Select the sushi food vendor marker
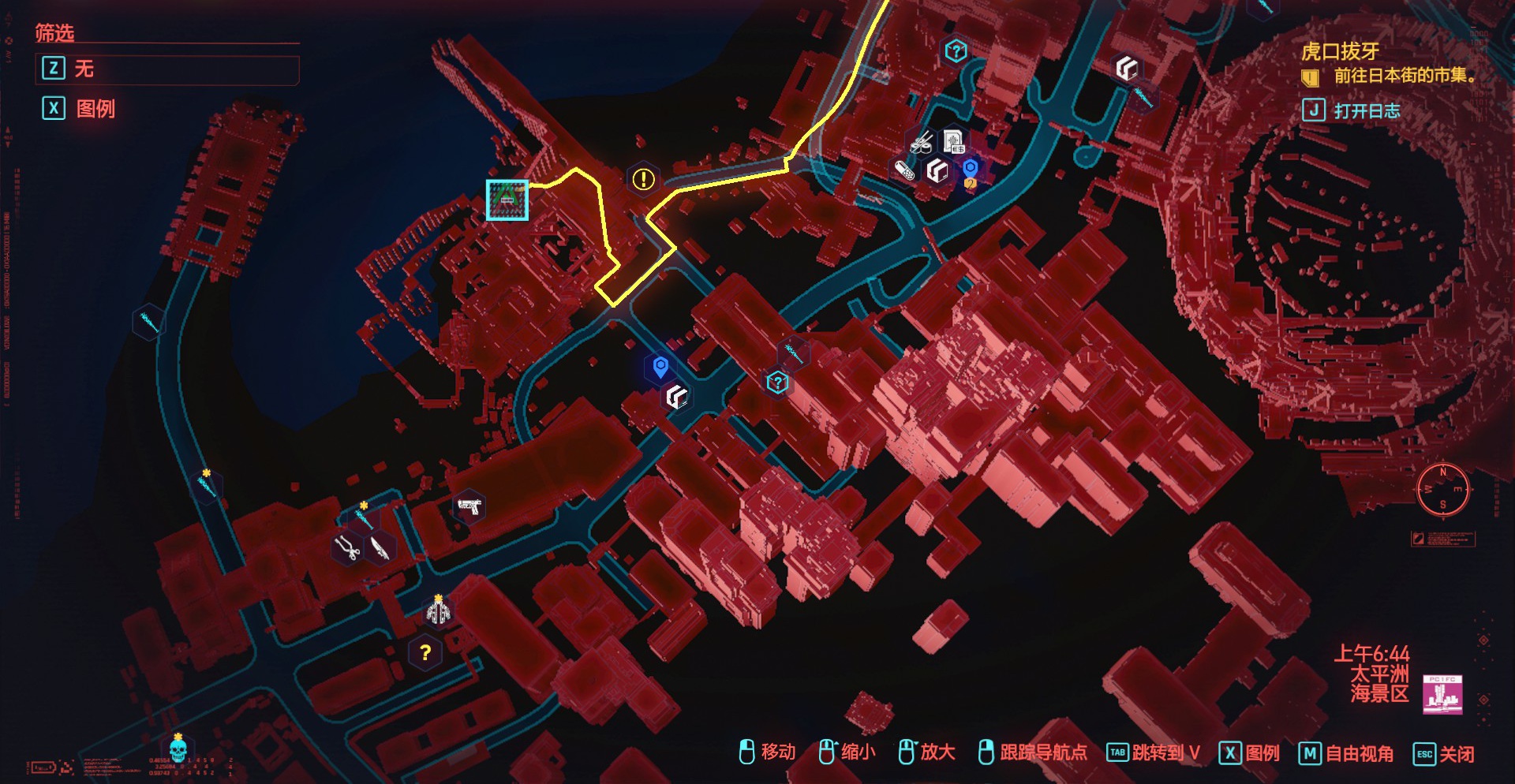 [x=921, y=144]
